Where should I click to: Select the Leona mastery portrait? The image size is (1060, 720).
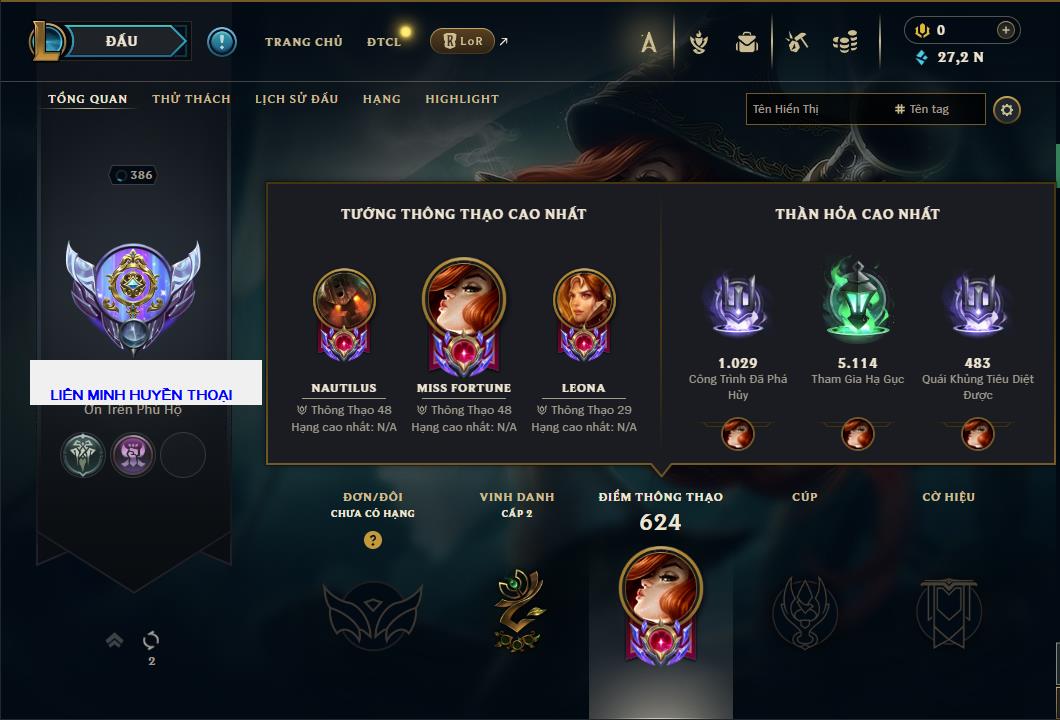click(584, 300)
